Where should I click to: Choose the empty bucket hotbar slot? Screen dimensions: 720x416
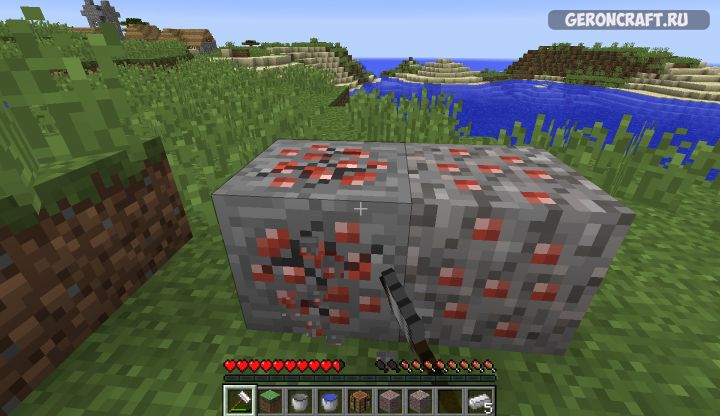(x=301, y=401)
